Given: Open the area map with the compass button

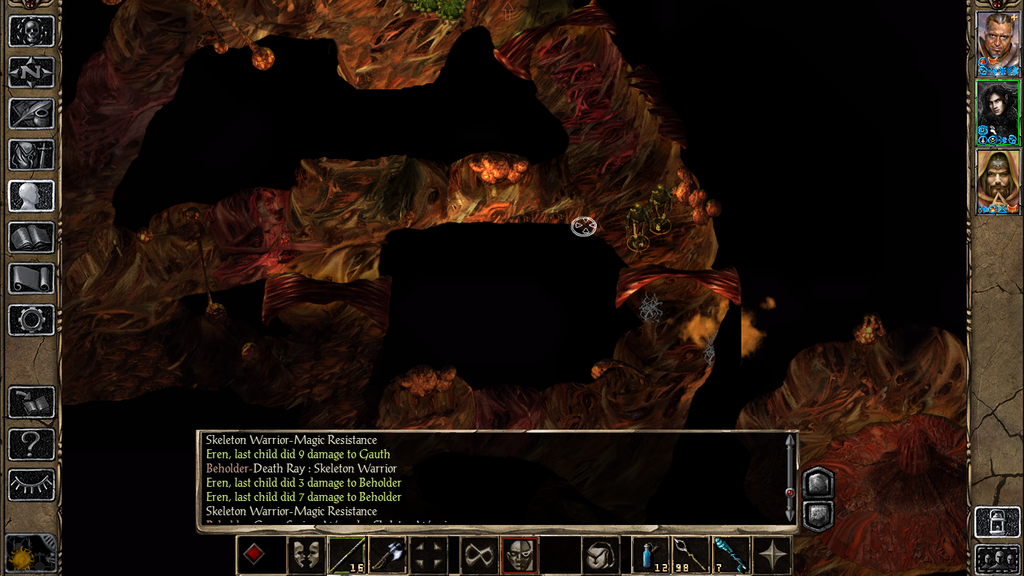Looking at the screenshot, I should coord(31,72).
